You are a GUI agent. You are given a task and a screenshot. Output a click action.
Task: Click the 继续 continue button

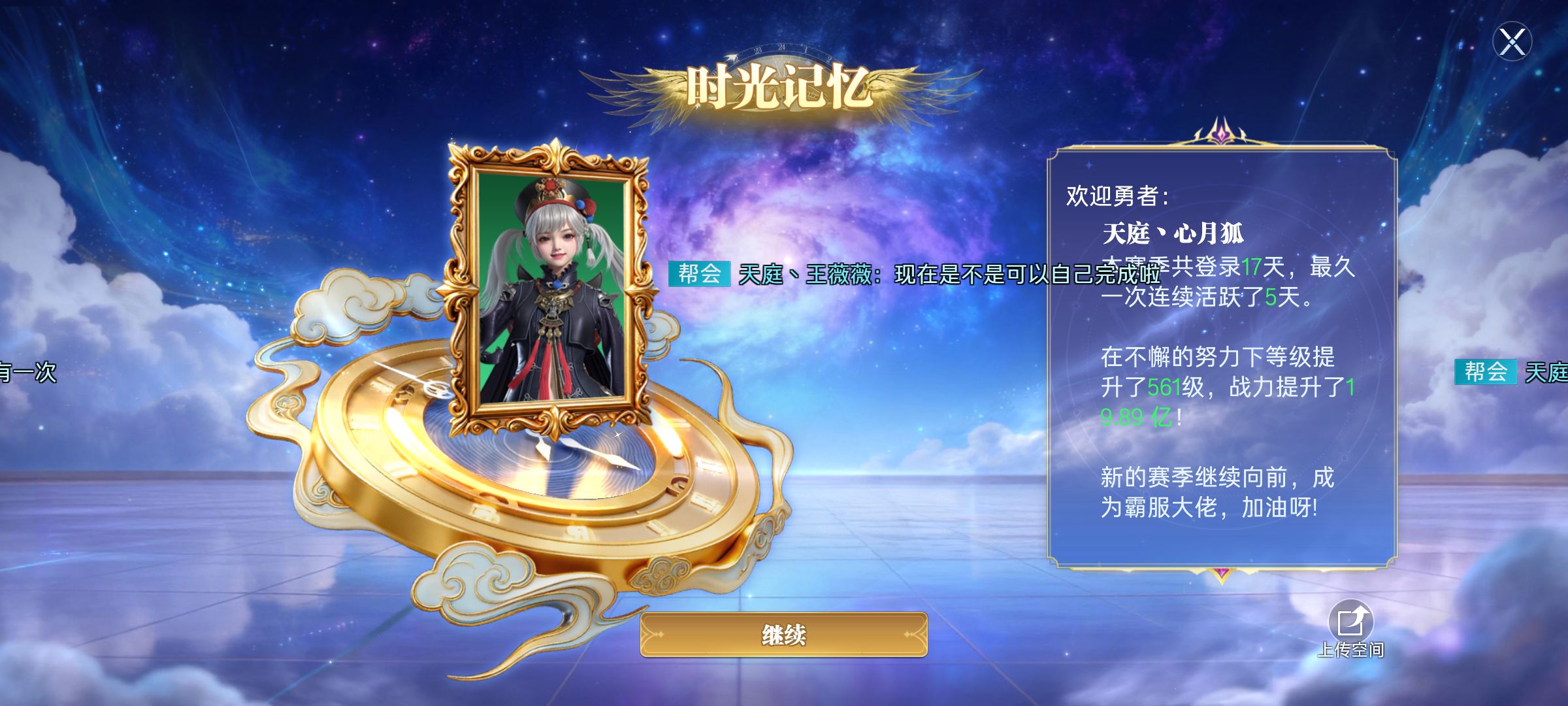coord(783,634)
